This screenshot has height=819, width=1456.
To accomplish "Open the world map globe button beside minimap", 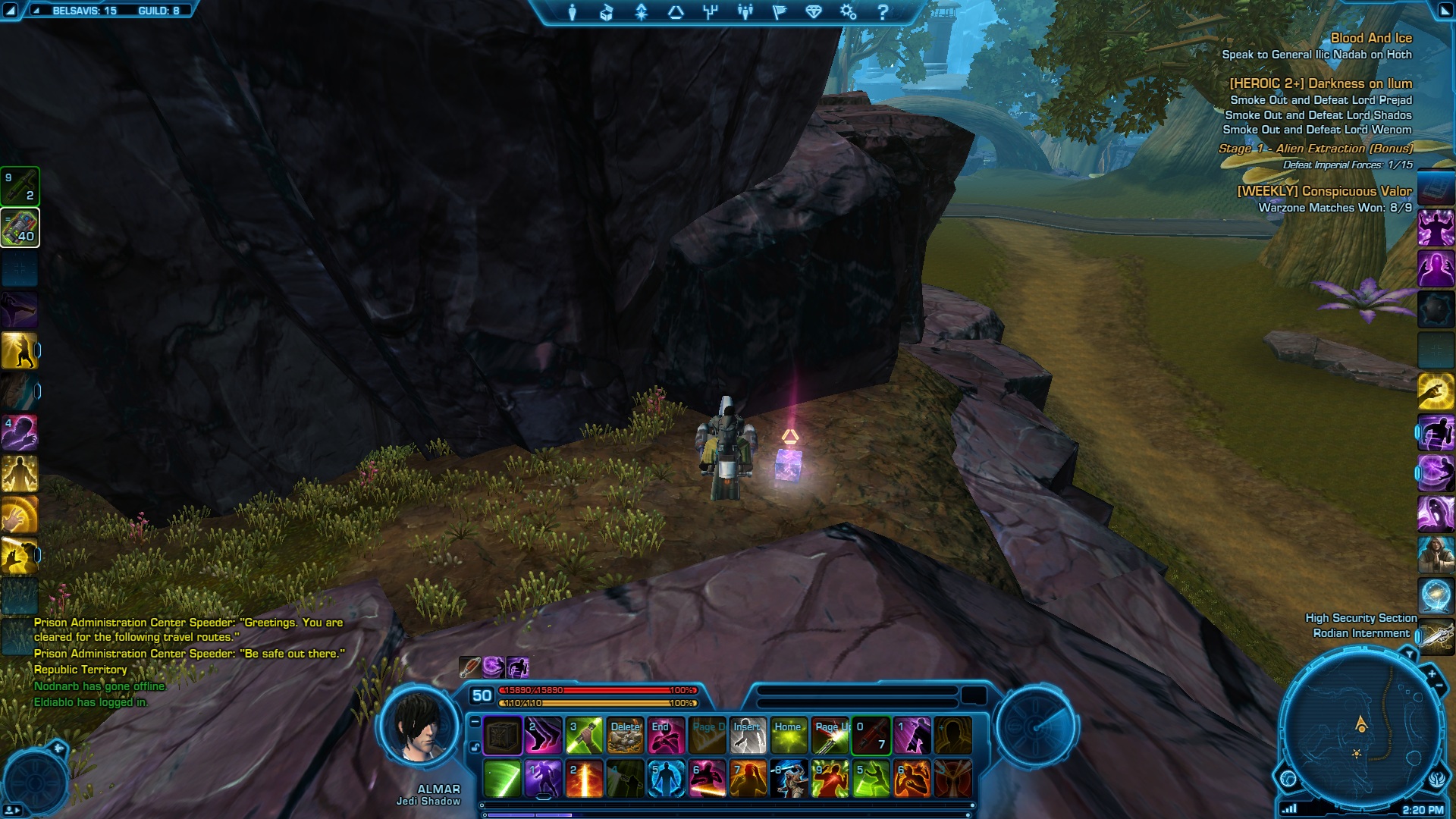I will 1288,779.
